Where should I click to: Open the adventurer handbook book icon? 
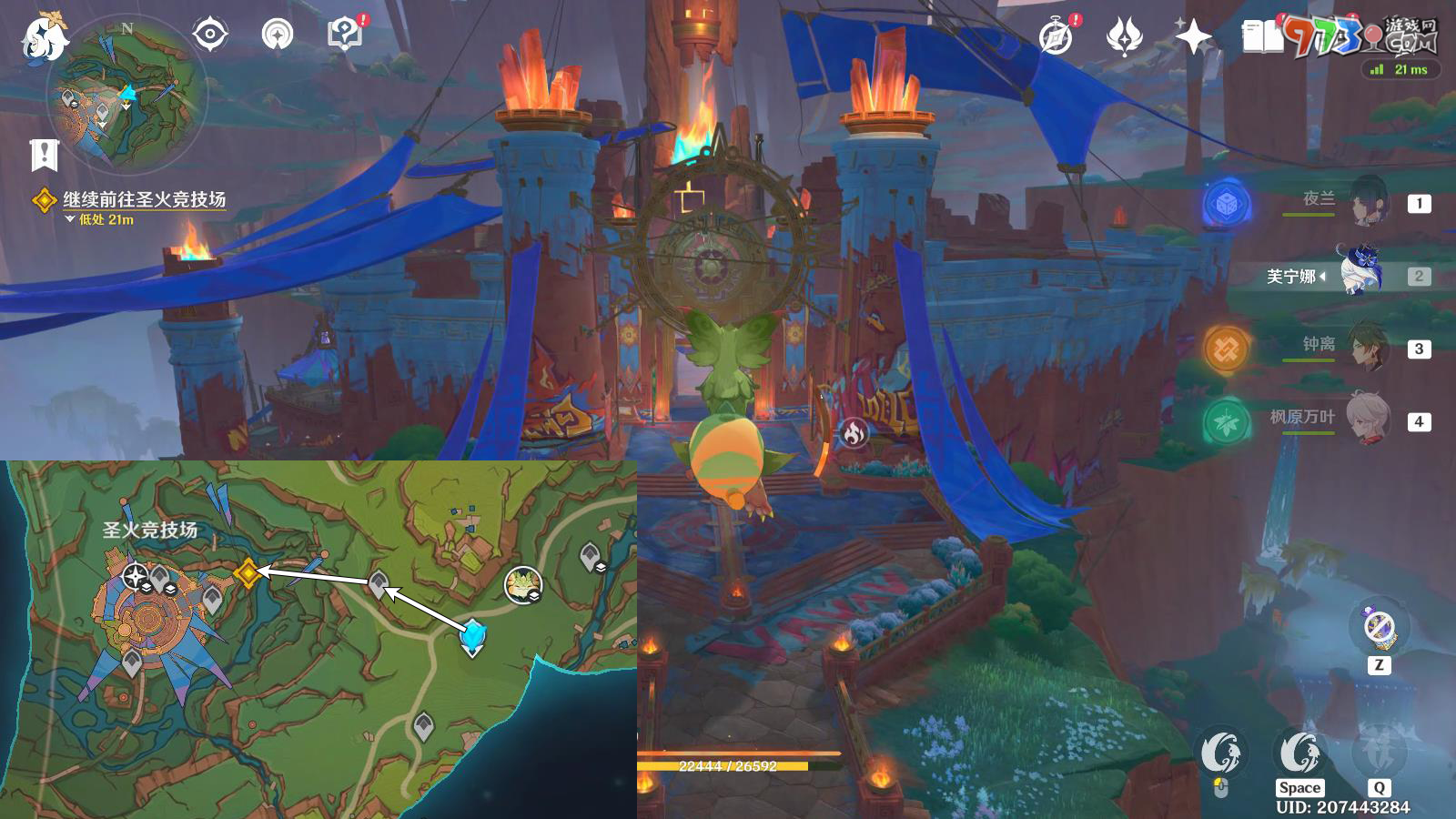[x=1262, y=37]
